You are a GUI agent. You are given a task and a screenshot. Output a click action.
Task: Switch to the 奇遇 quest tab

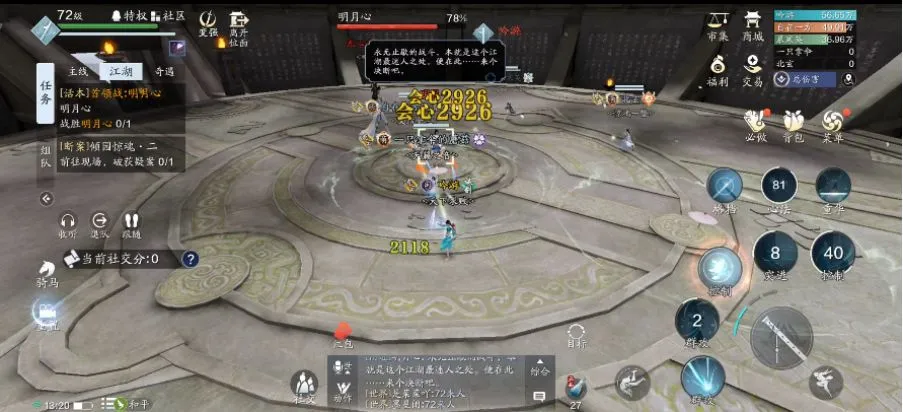[163, 72]
